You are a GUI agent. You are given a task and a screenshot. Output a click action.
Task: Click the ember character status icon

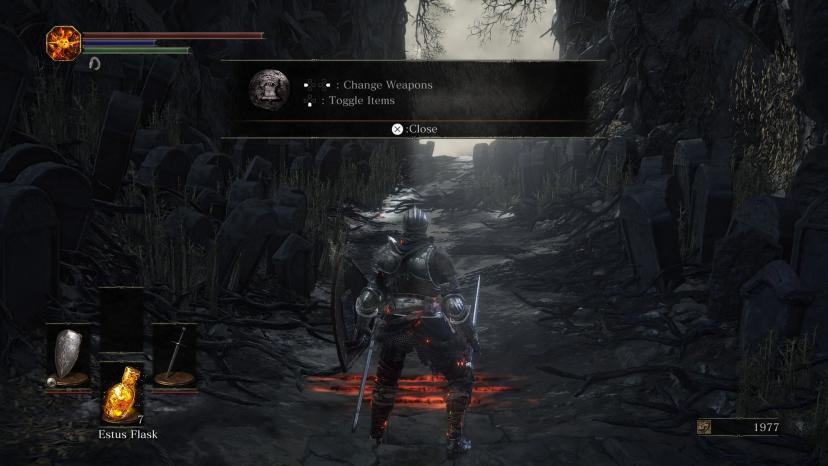tap(62, 42)
